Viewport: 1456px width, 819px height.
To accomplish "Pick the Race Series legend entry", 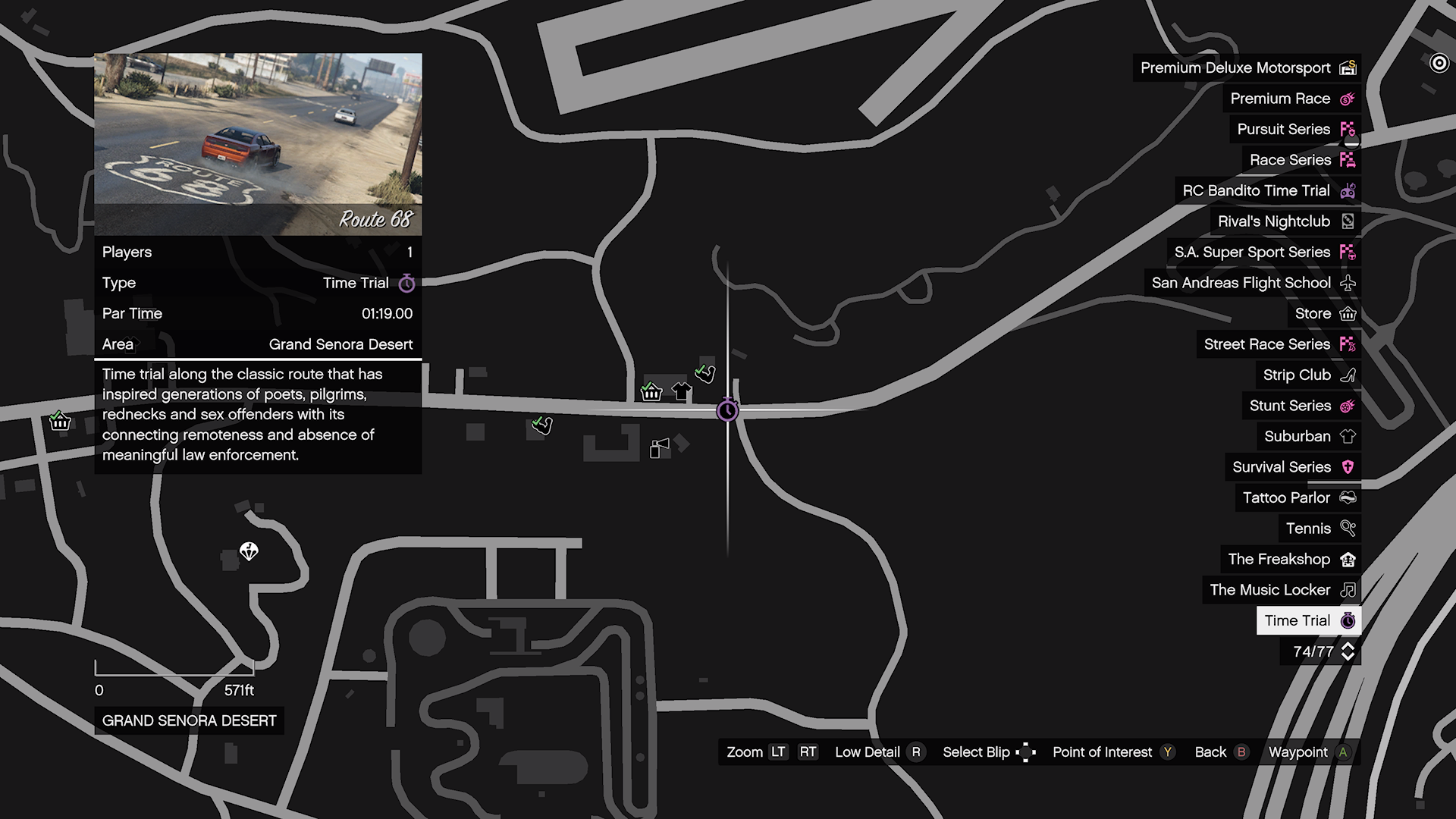I will coord(1301,160).
